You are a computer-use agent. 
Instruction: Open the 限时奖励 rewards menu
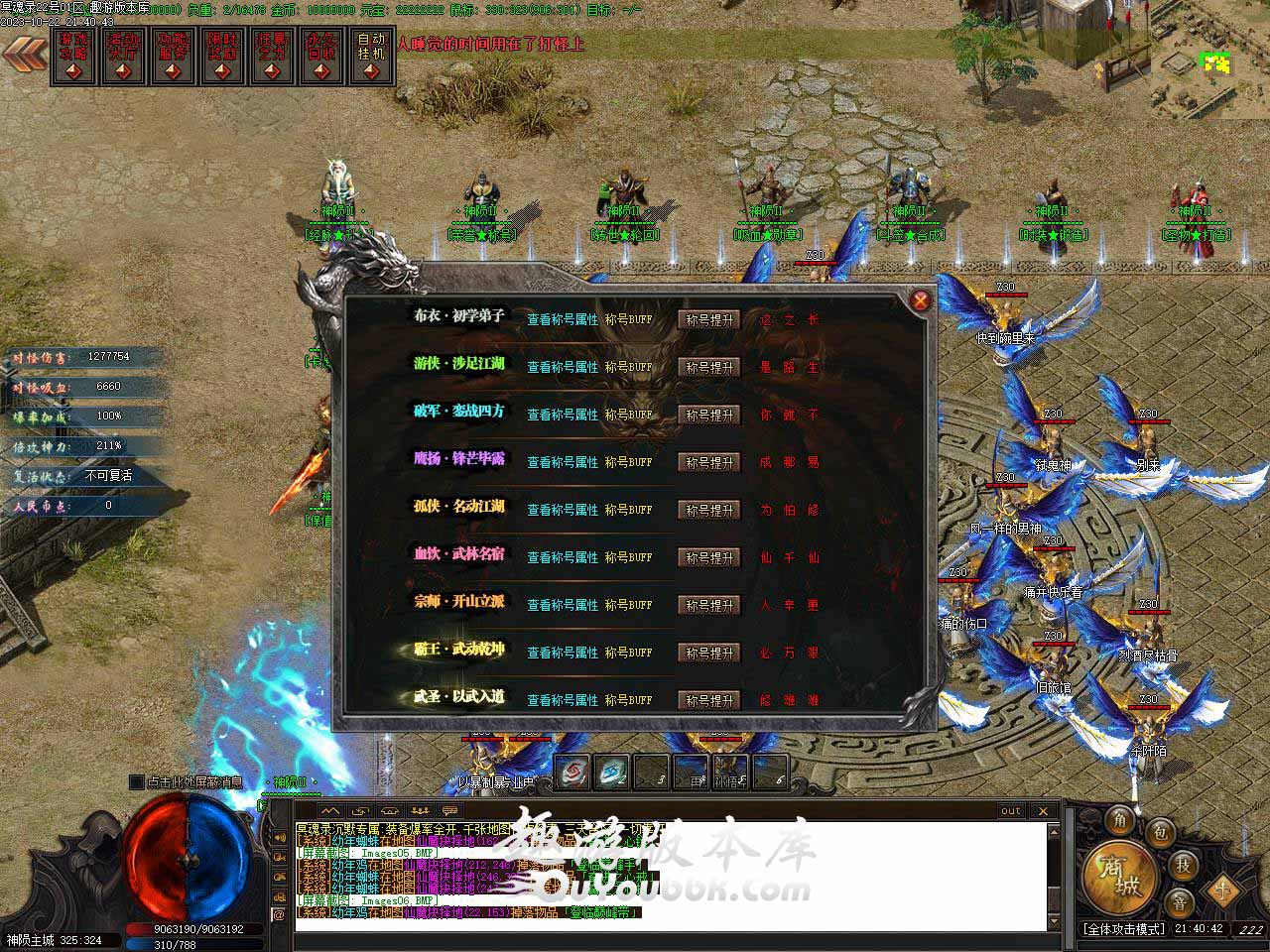coord(222,56)
